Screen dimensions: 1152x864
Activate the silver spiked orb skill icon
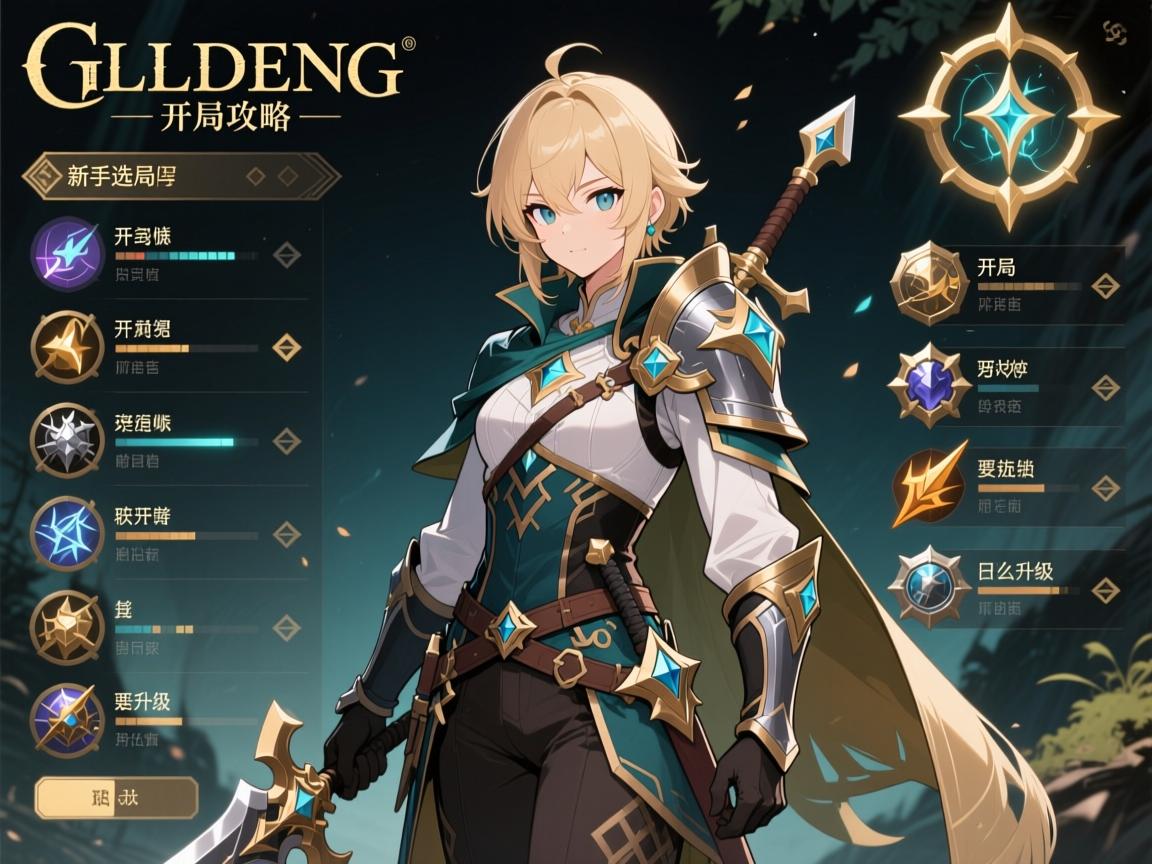[69, 440]
